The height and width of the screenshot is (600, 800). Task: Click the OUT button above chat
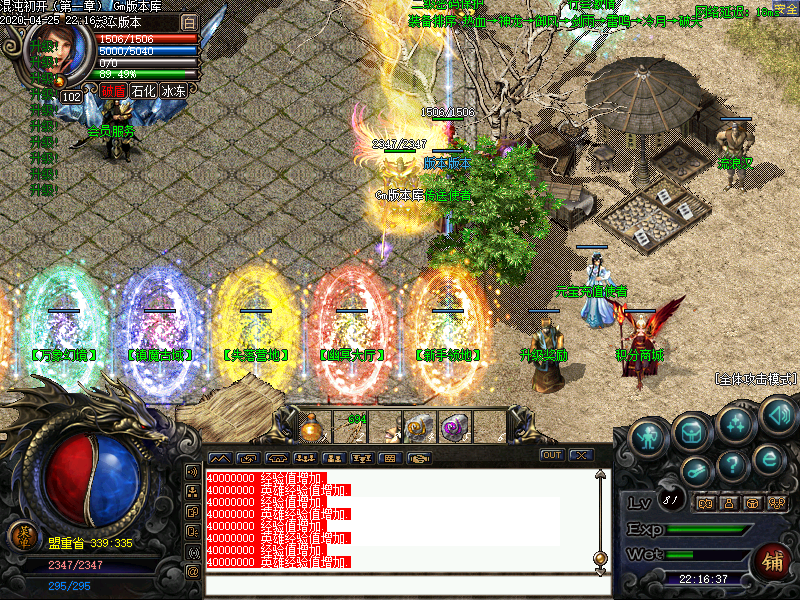click(552, 455)
